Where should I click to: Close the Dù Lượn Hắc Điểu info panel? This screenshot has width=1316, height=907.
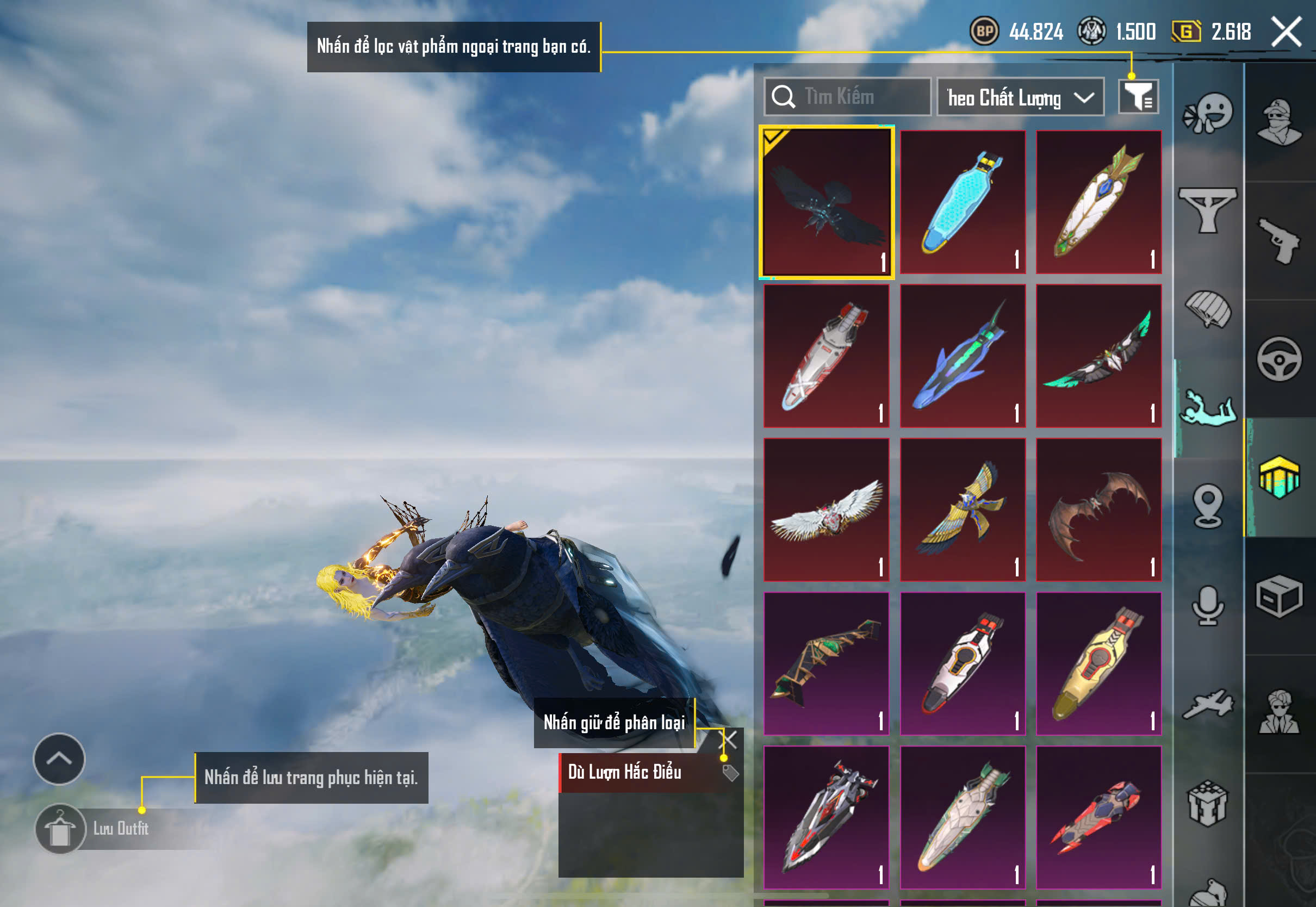point(728,740)
